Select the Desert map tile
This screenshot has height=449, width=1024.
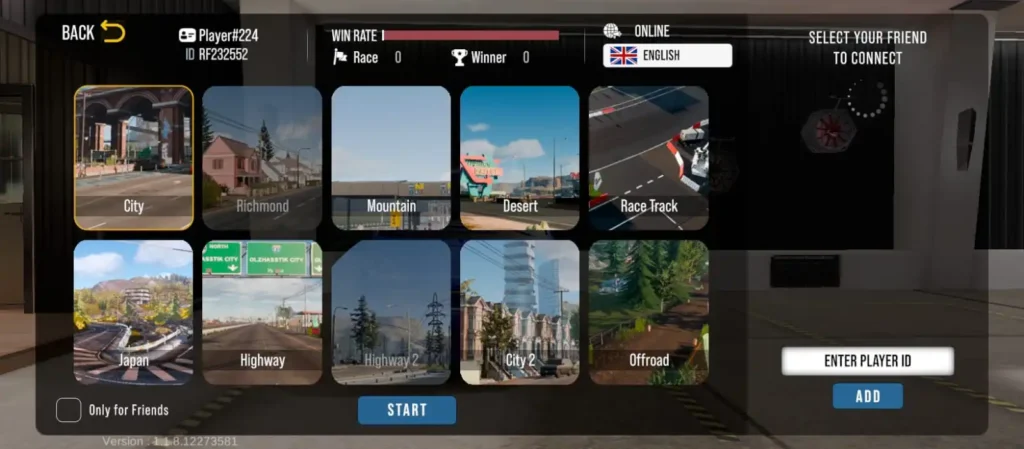[x=520, y=158]
